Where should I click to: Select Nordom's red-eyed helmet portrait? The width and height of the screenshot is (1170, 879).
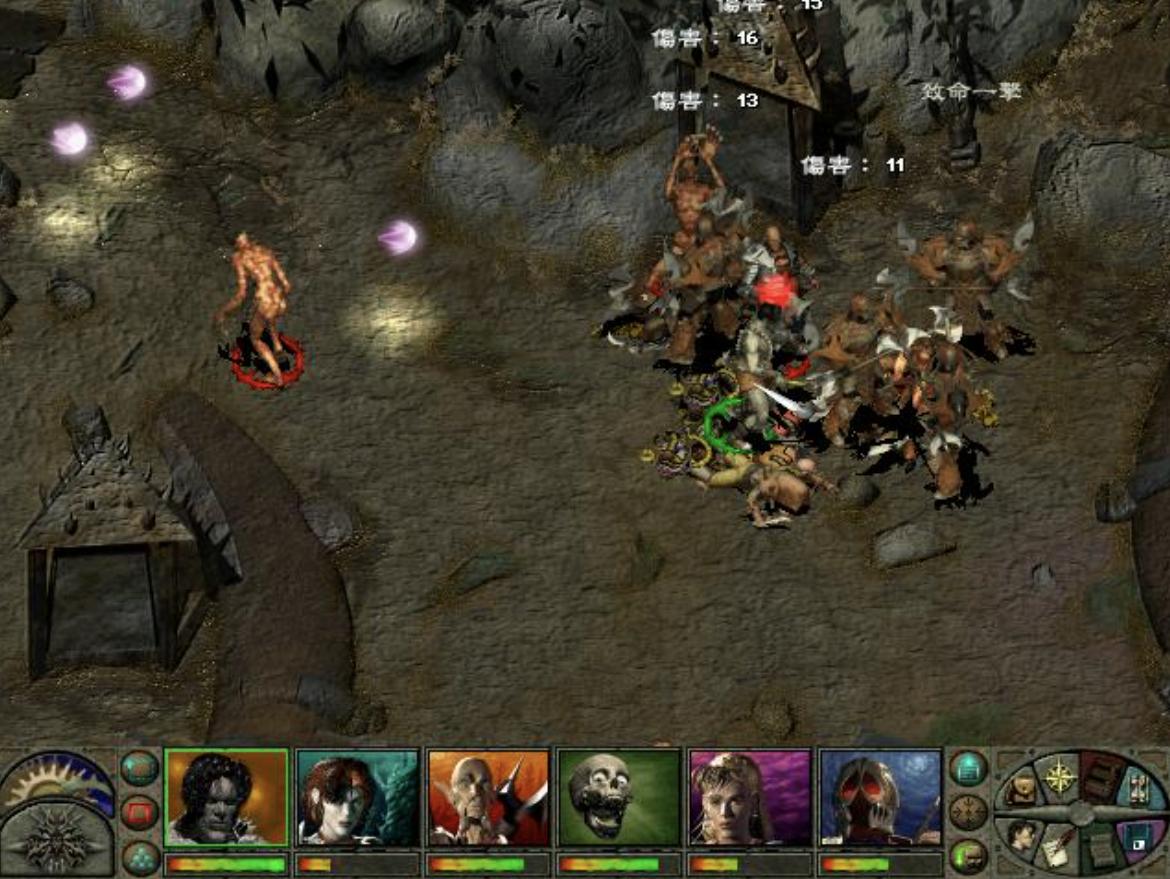click(880, 797)
